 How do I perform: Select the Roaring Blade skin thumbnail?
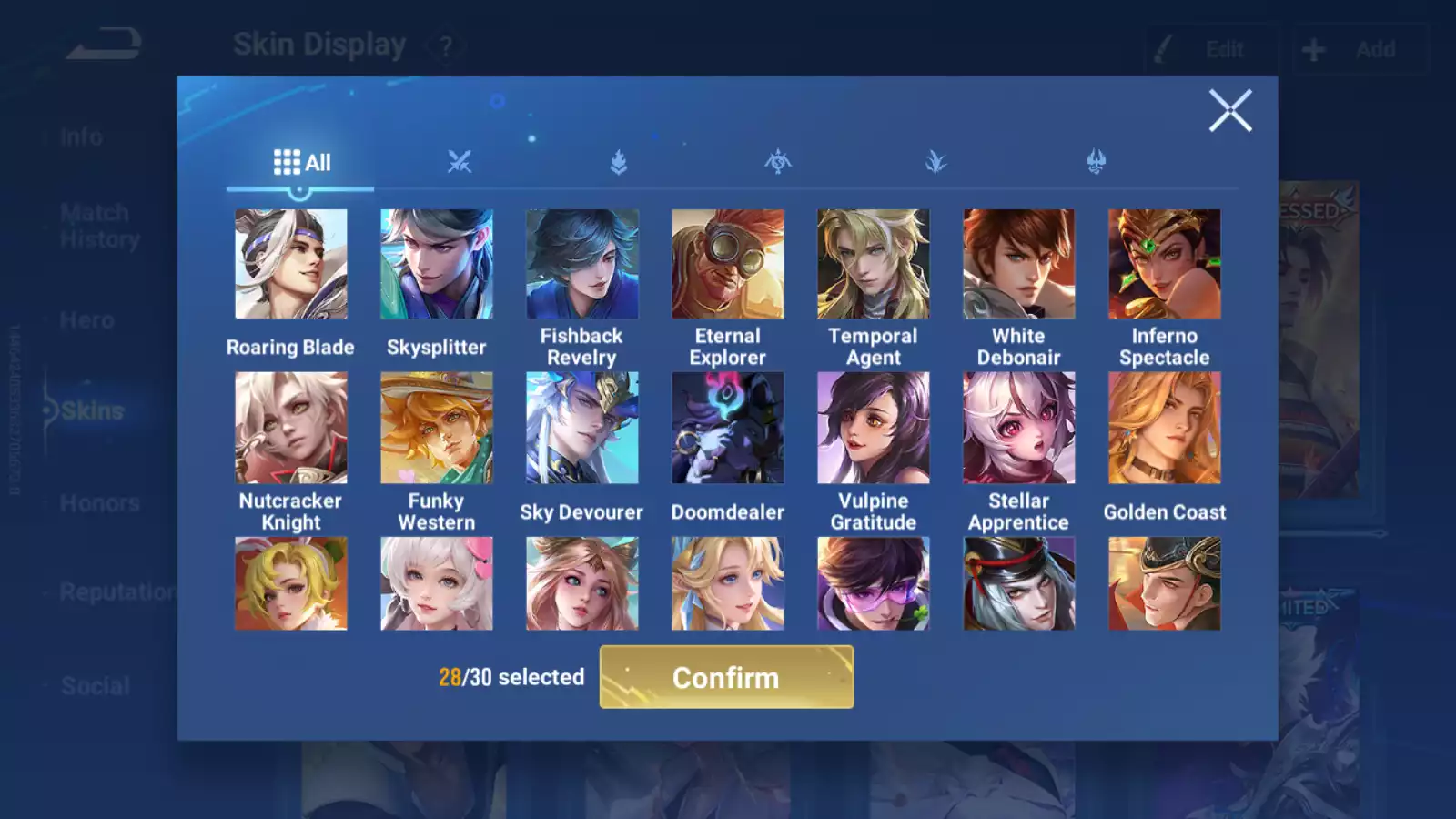coord(291,263)
